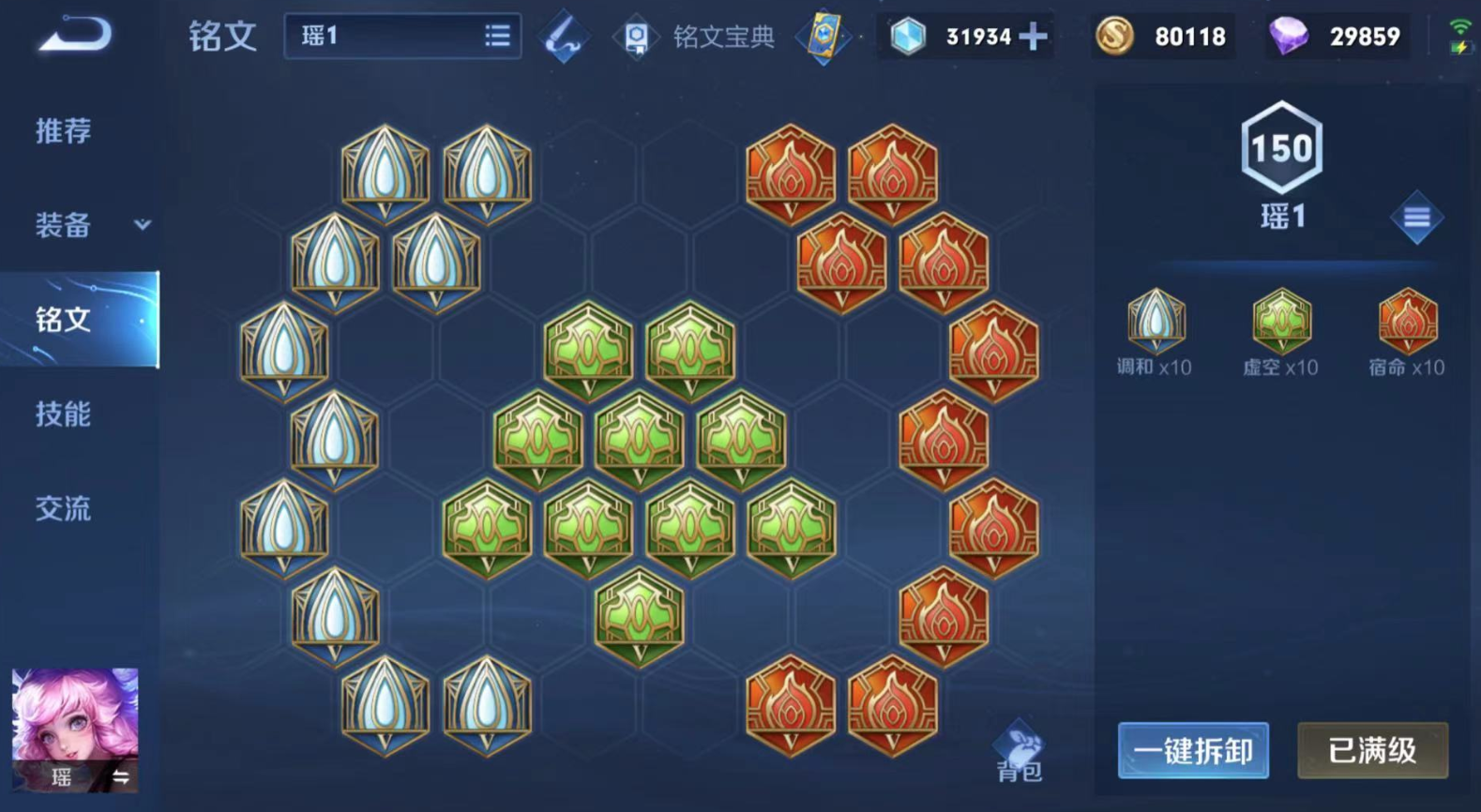Open the 瑶1 rune page dropdown
This screenshot has width=1481, height=812.
[403, 37]
